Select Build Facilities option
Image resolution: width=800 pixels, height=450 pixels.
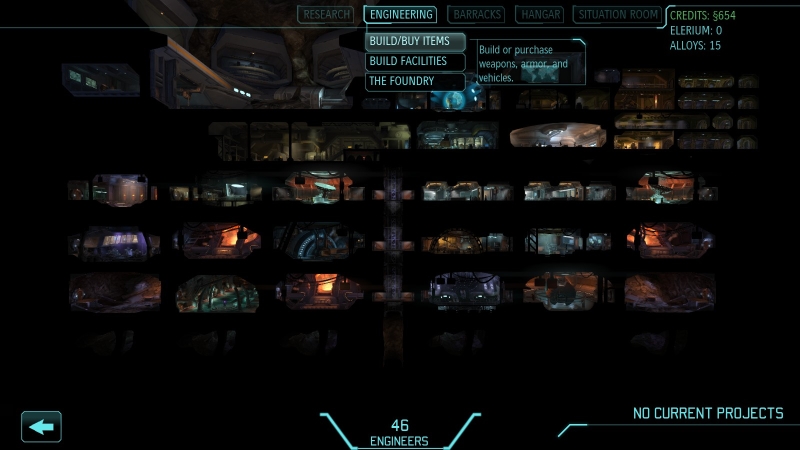[415, 62]
